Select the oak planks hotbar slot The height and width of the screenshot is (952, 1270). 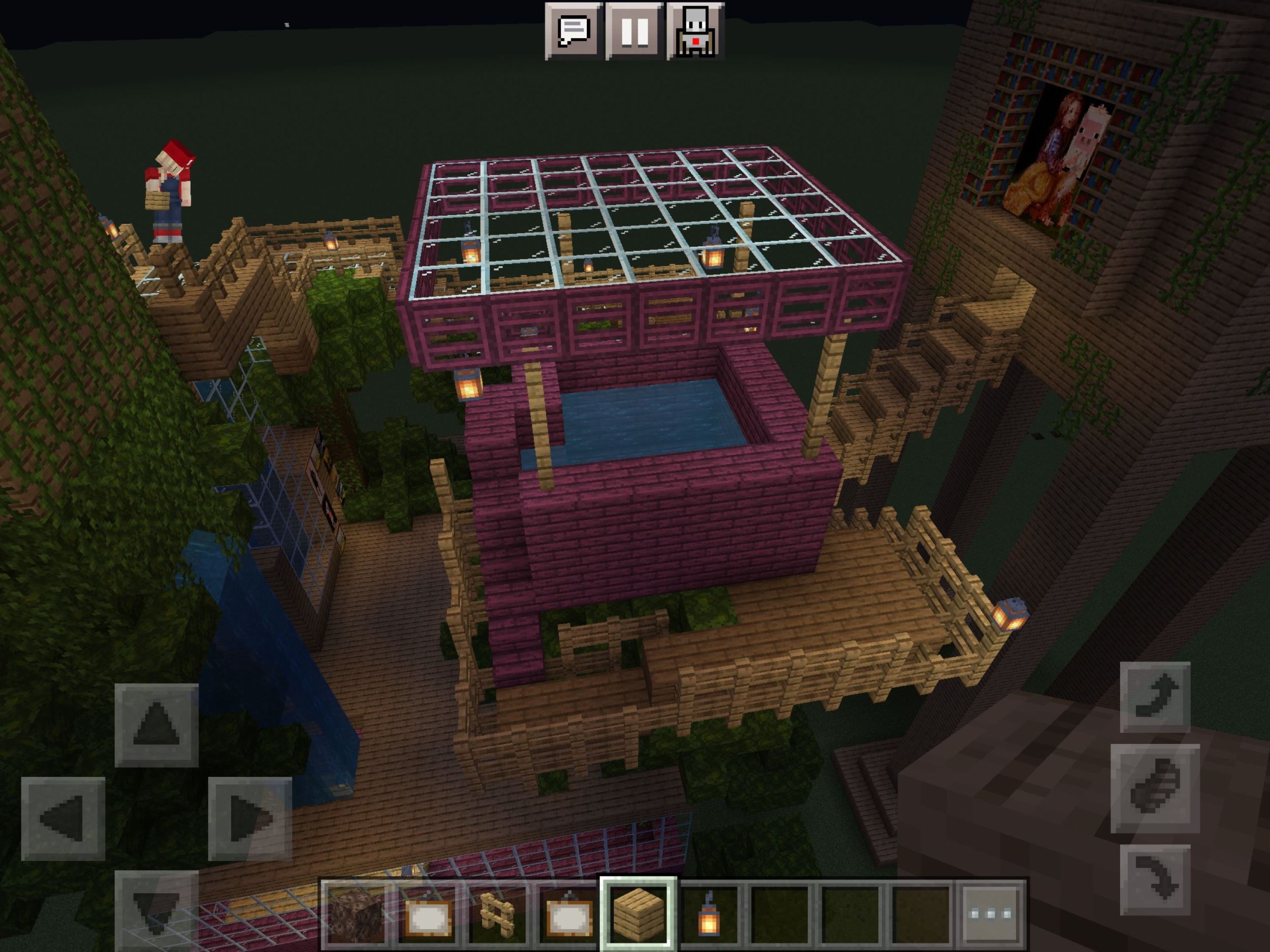point(638,913)
